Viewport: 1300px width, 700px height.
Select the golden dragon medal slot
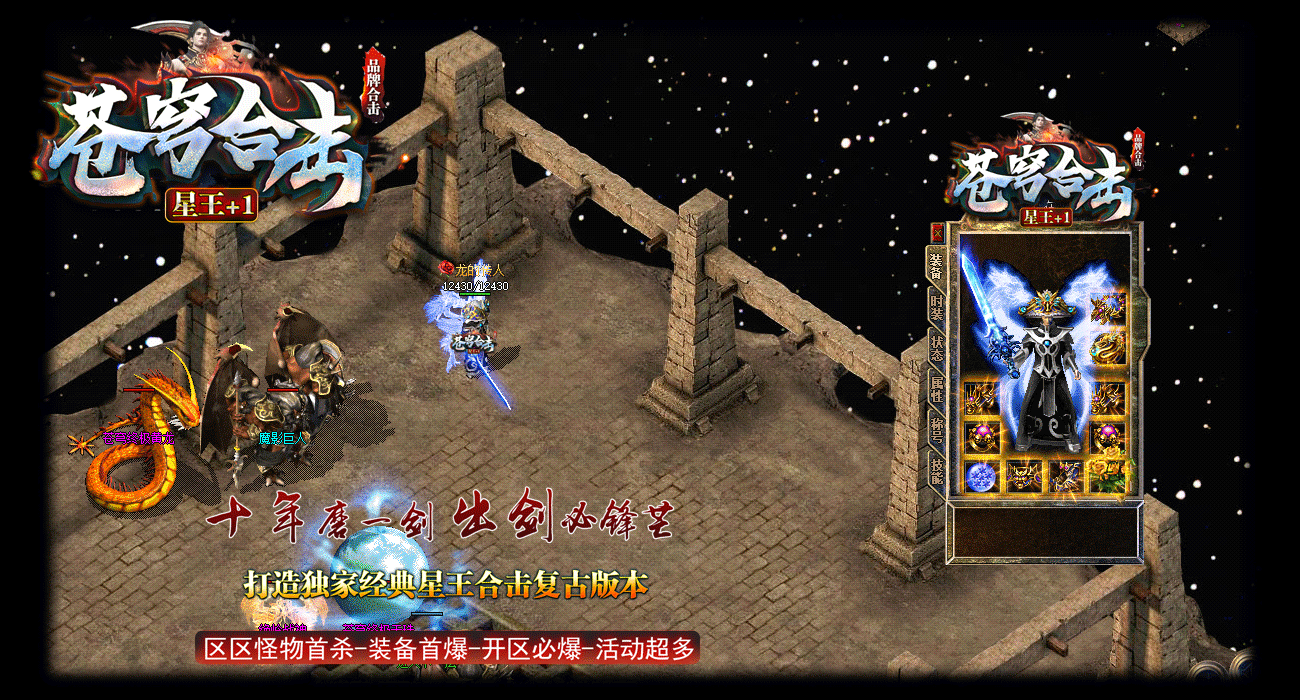[x=1107, y=348]
